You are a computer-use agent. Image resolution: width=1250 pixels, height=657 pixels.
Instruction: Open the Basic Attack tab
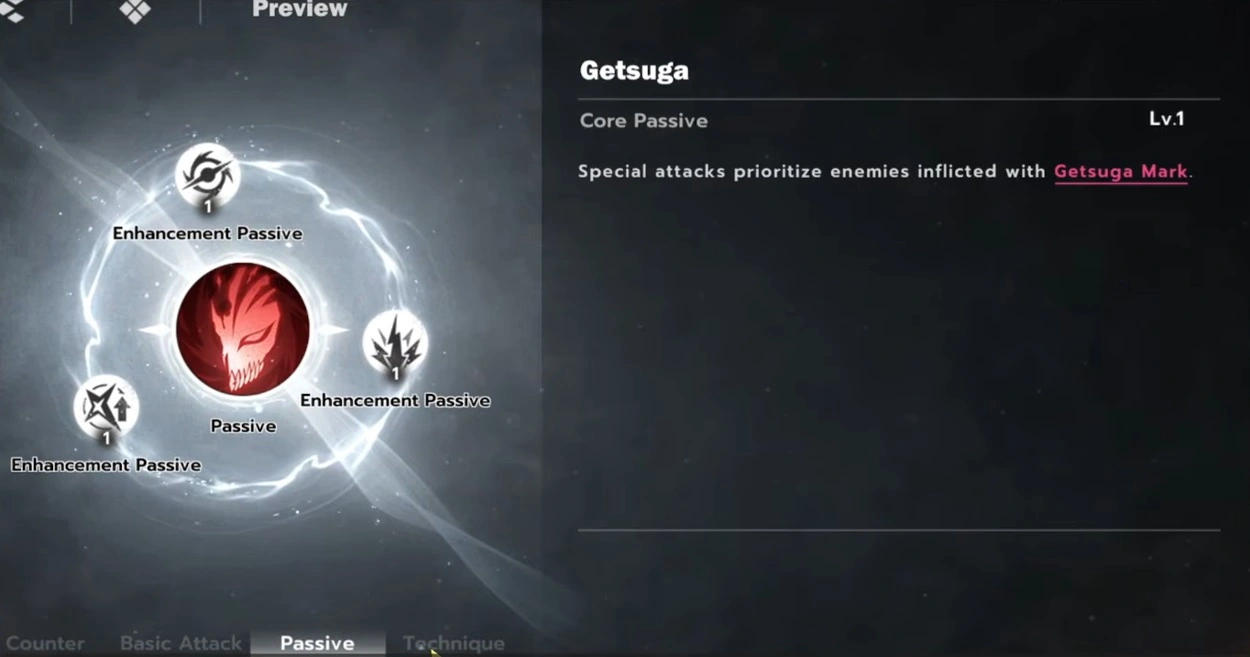(181, 643)
